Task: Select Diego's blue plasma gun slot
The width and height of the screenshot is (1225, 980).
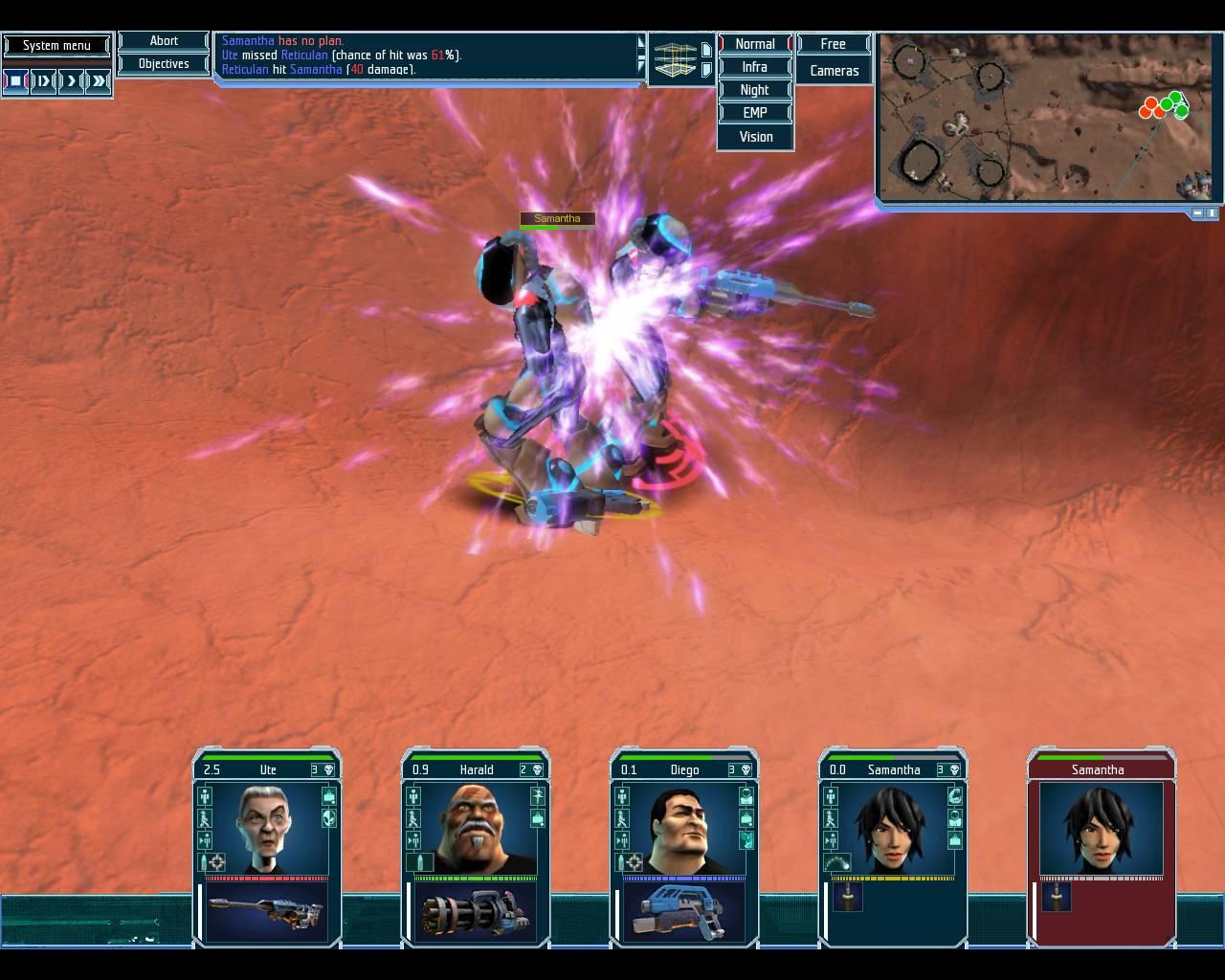Action: click(683, 913)
